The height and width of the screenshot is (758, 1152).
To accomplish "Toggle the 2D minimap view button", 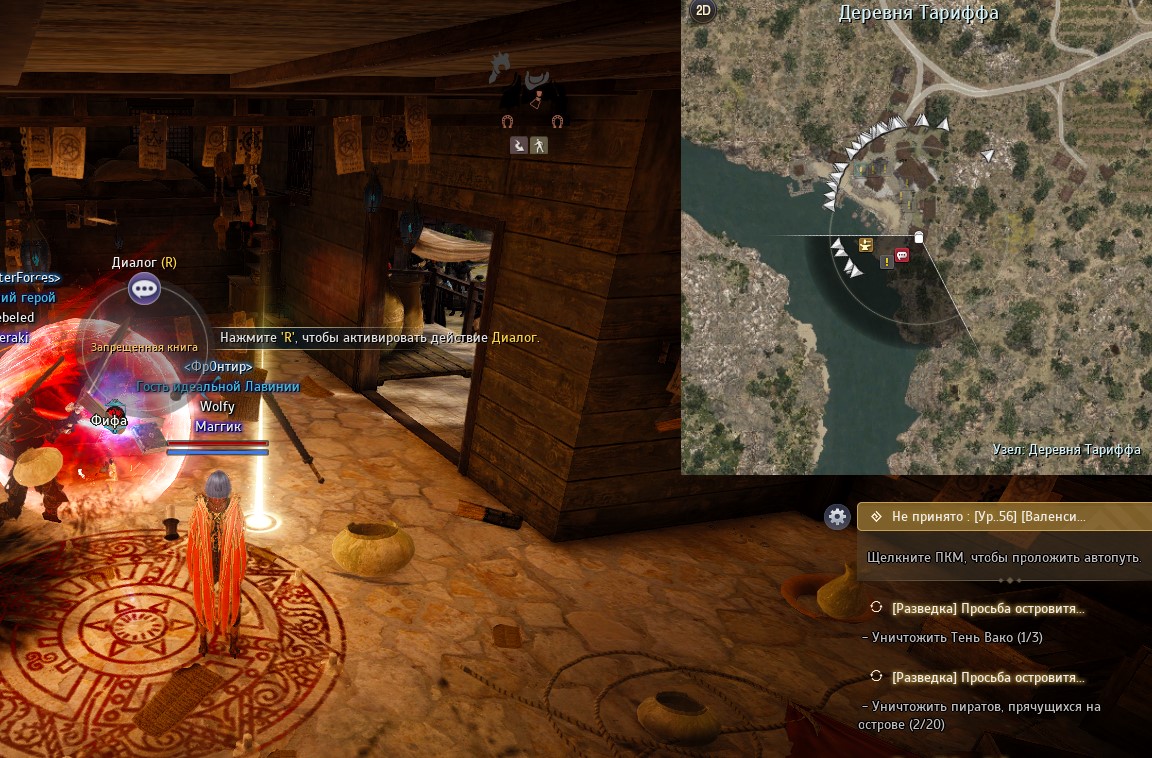I will point(703,11).
